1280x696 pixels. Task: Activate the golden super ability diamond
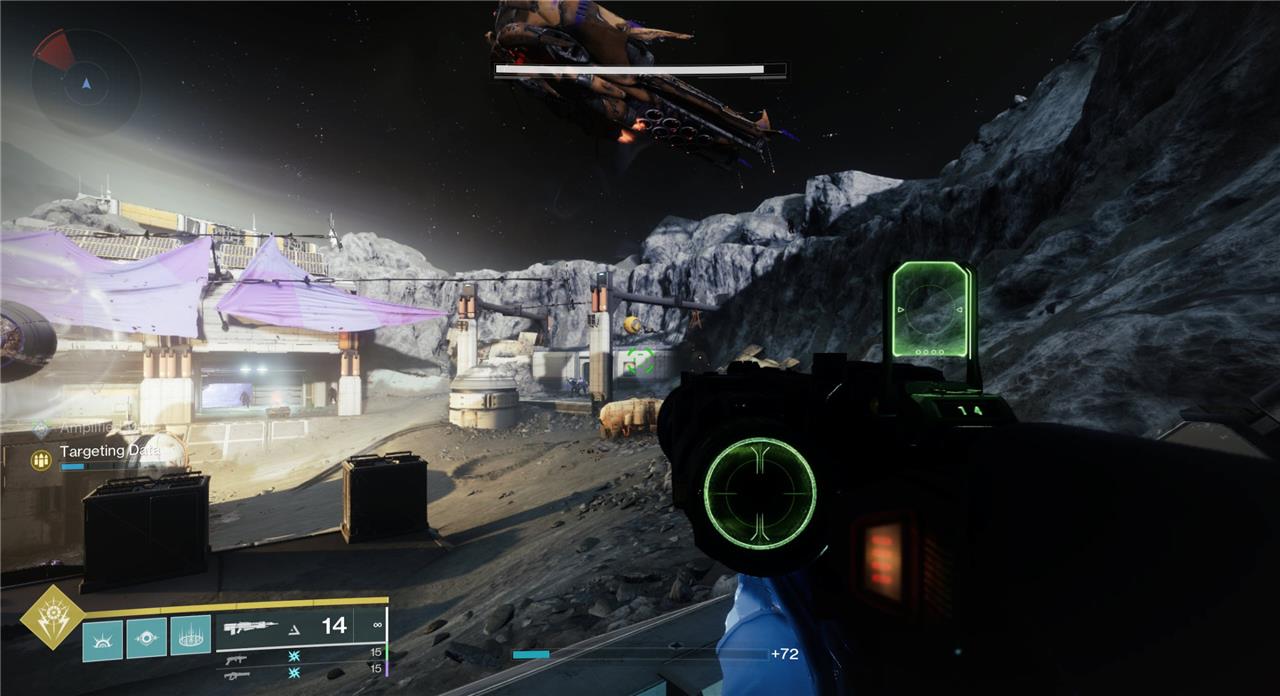(50, 620)
